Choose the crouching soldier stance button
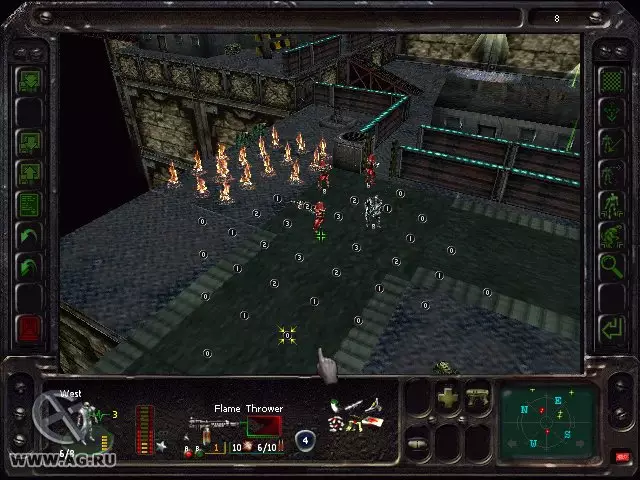This screenshot has width=640, height=480. pos(609,235)
